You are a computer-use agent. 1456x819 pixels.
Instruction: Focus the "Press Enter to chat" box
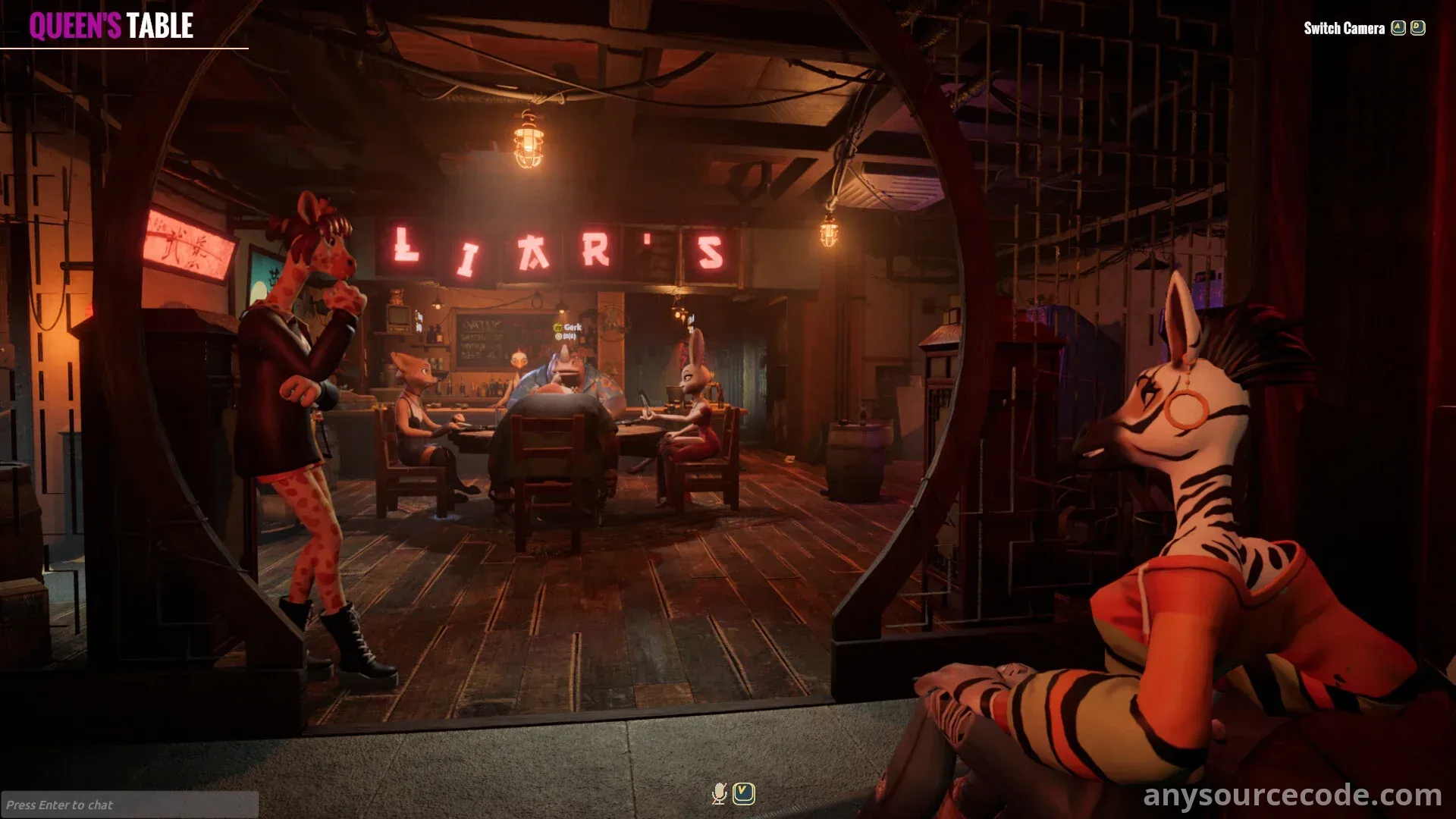click(129, 805)
